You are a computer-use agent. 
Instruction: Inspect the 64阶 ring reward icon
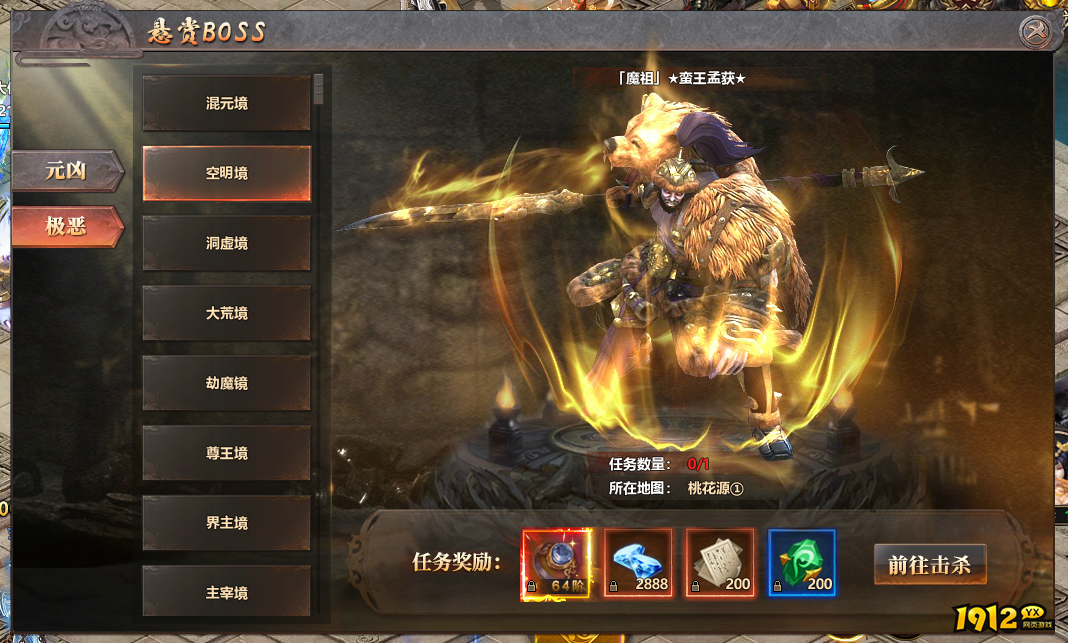click(556, 564)
